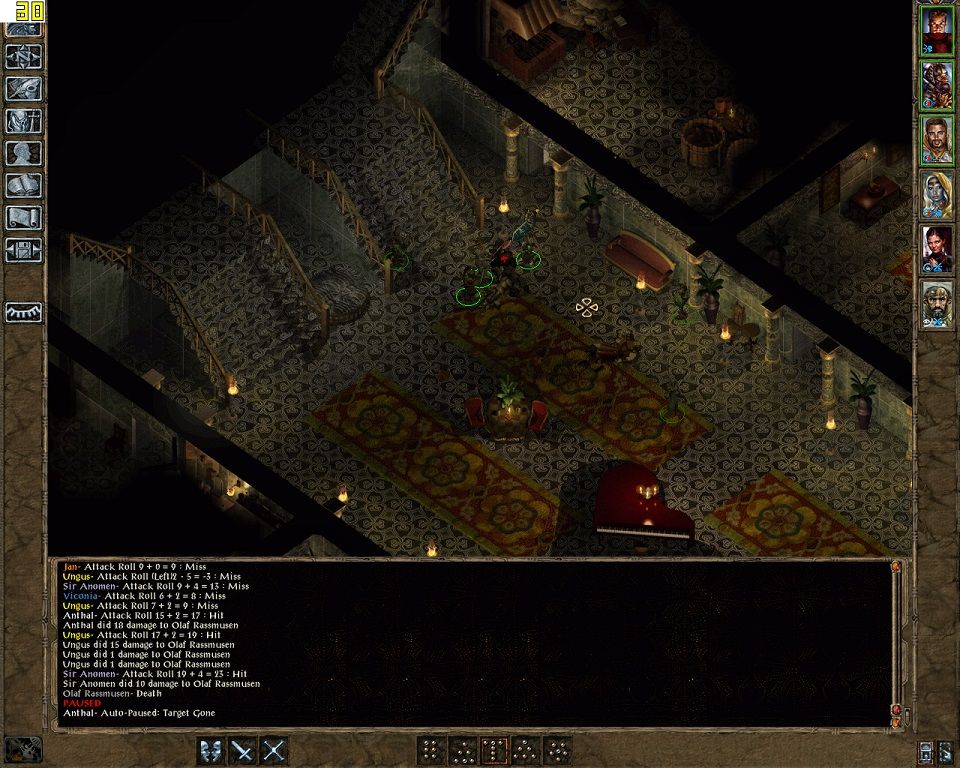Image resolution: width=960 pixels, height=768 pixels.
Task: Select Viconia's hooded drow portrait
Action: [937, 195]
